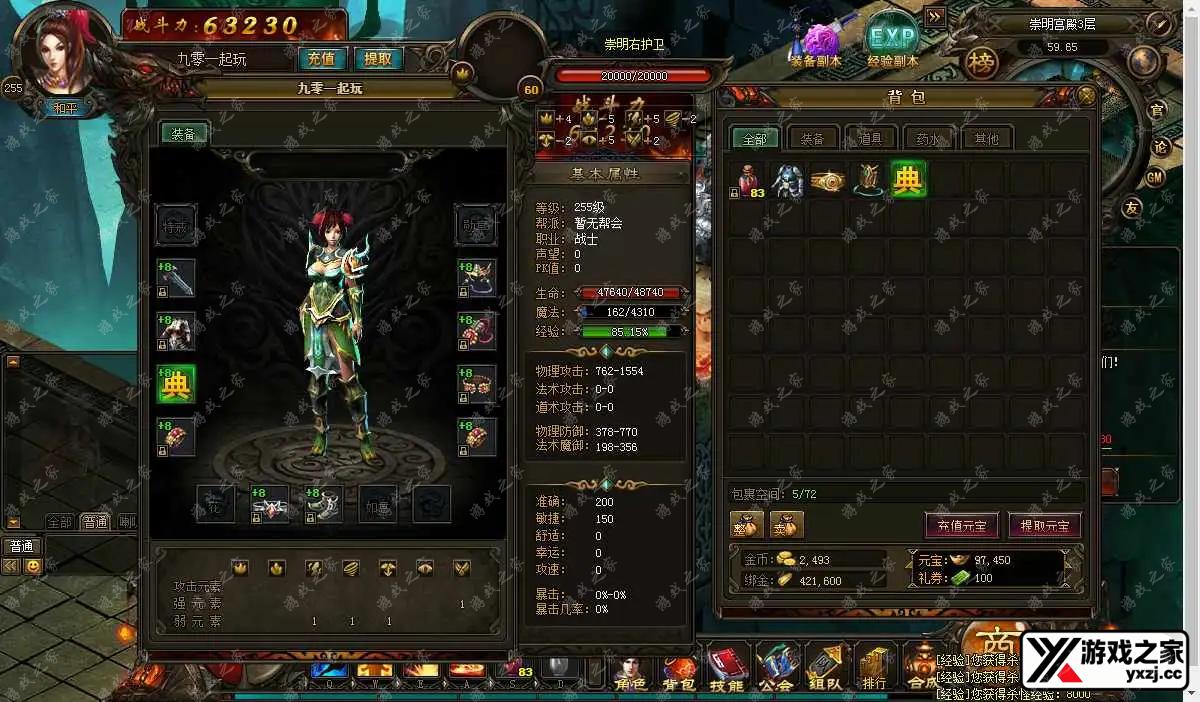Pick the silver armor in the backpack
1200x702 pixels.
pyautogui.click(x=788, y=180)
